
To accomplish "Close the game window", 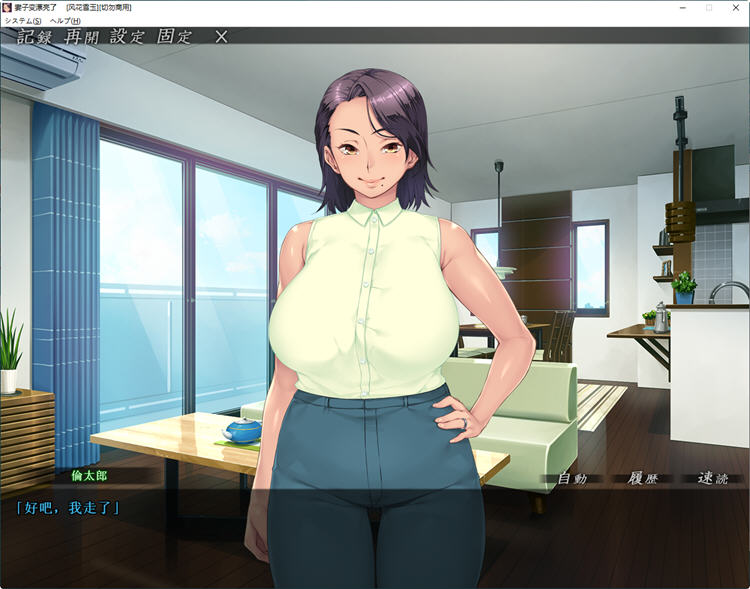I will 736,7.
